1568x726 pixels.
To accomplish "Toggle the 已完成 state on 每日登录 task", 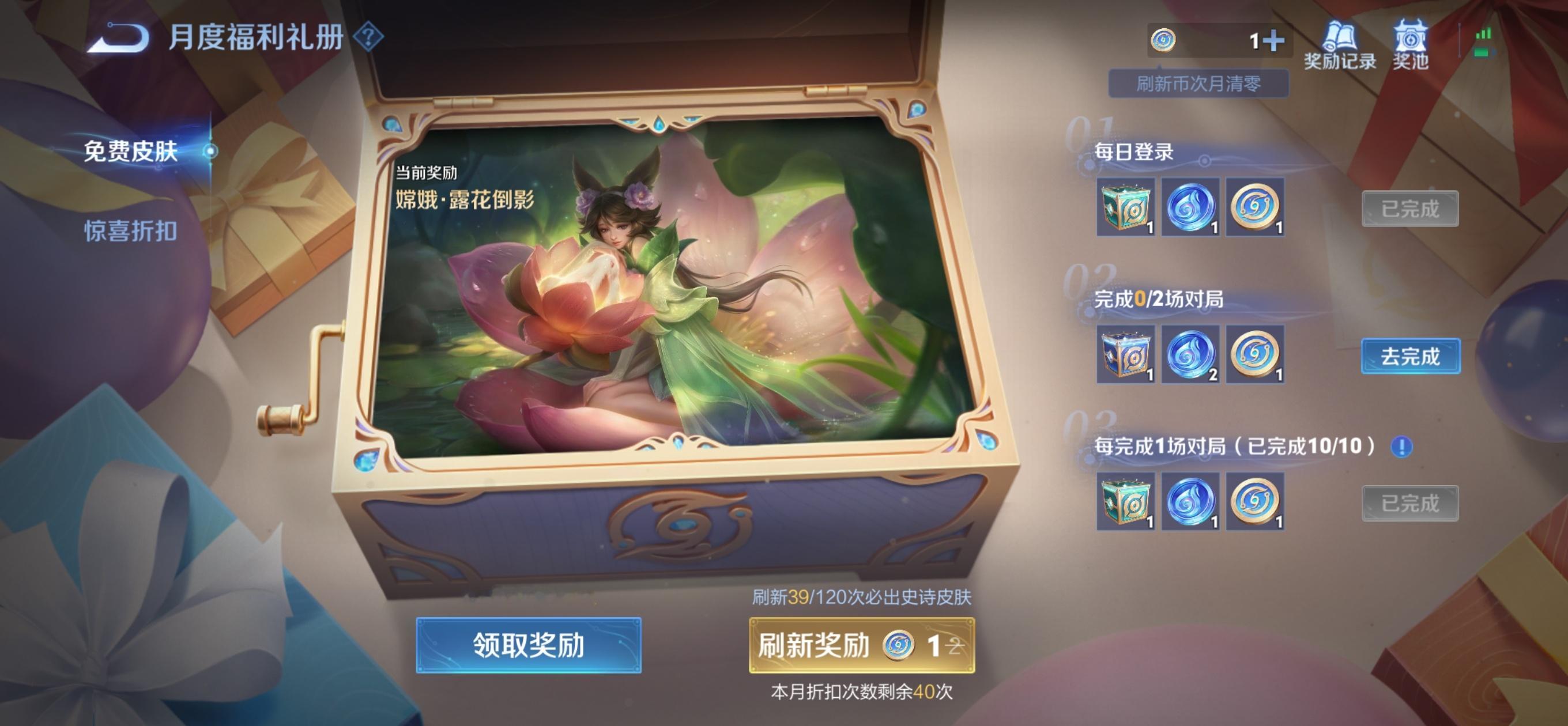I will pyautogui.click(x=1411, y=209).
